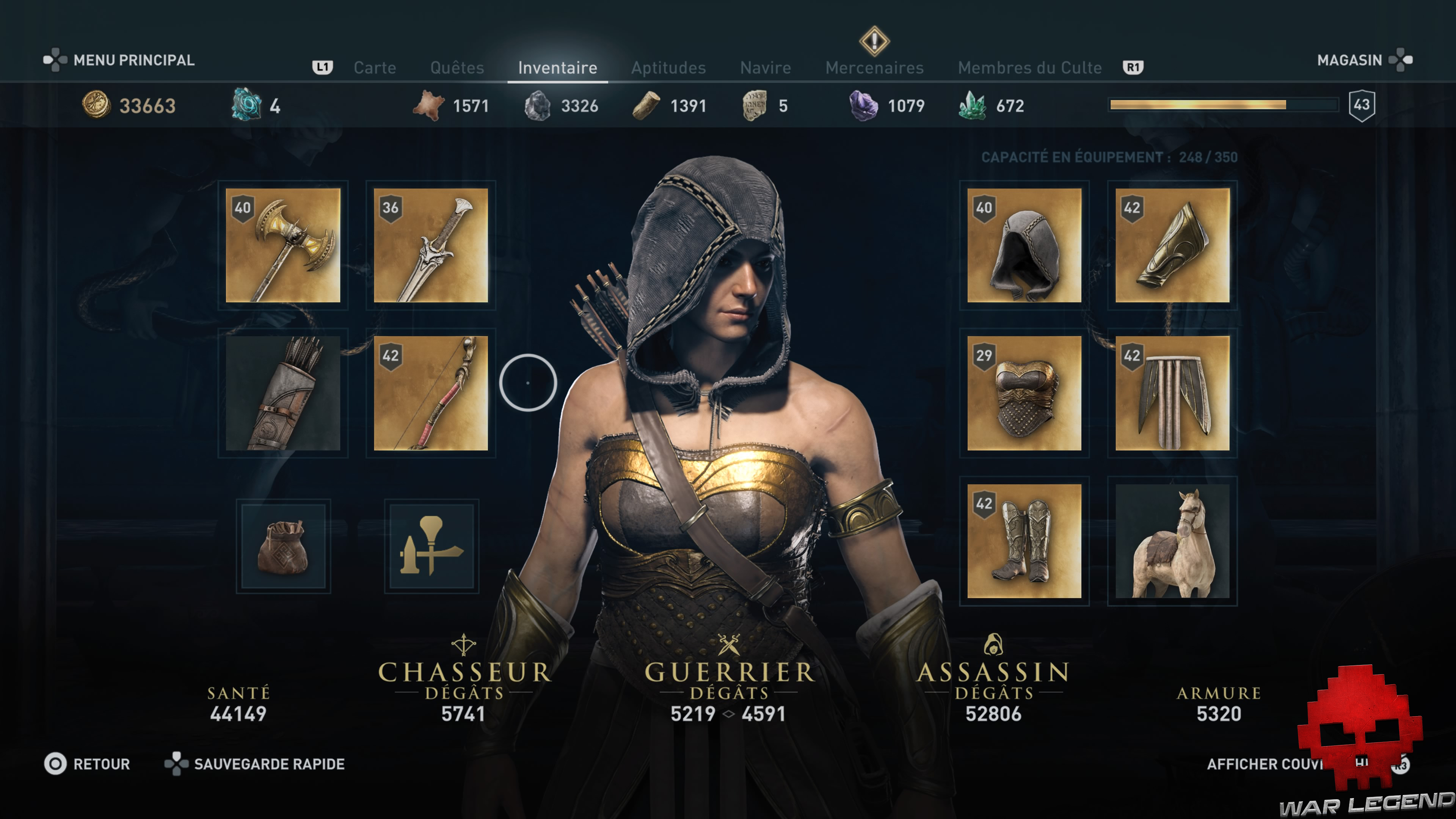
Task: Open the Menu Principal
Action: 133,60
